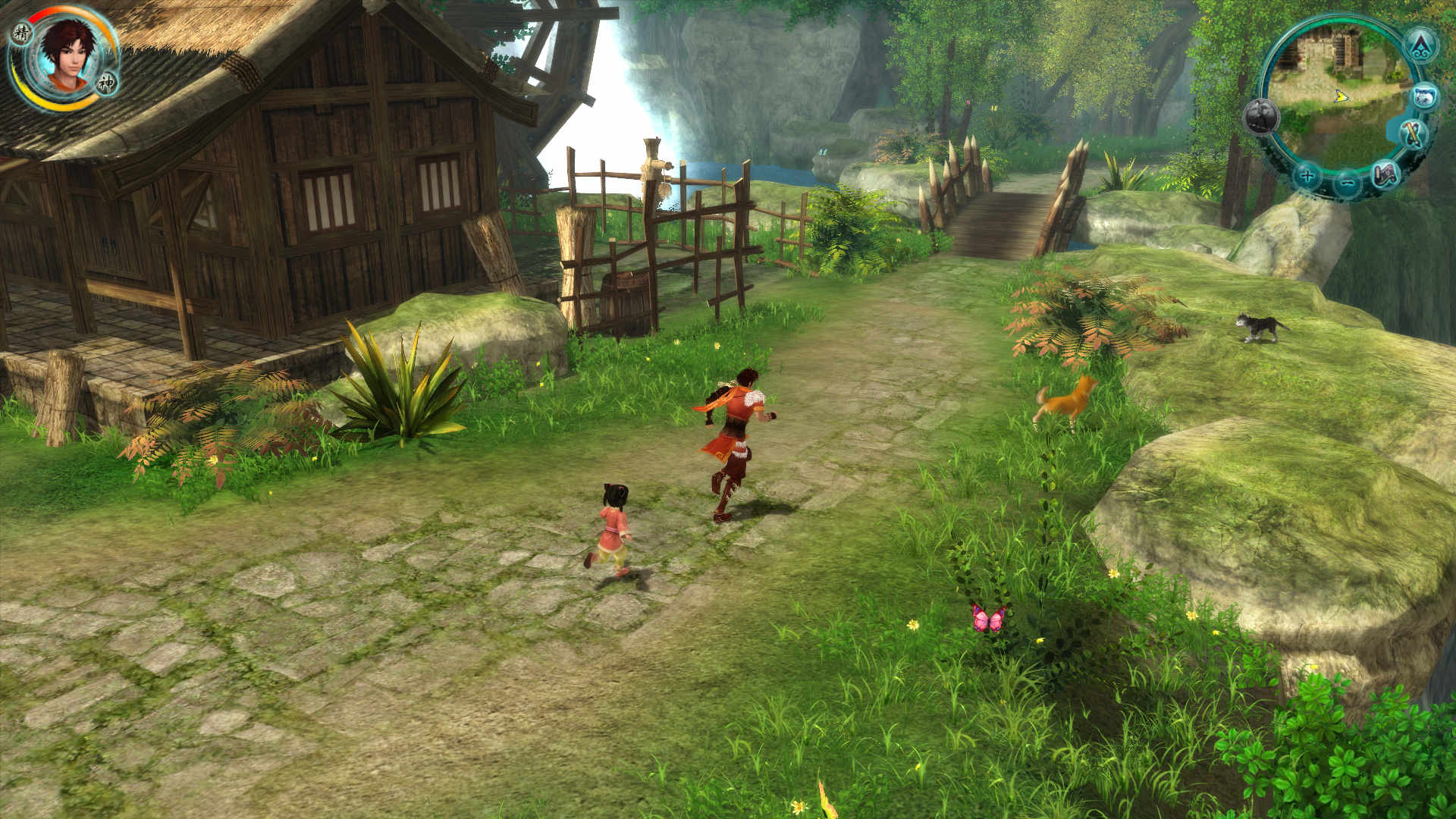Zoom in the minimap with plus button

(1307, 177)
